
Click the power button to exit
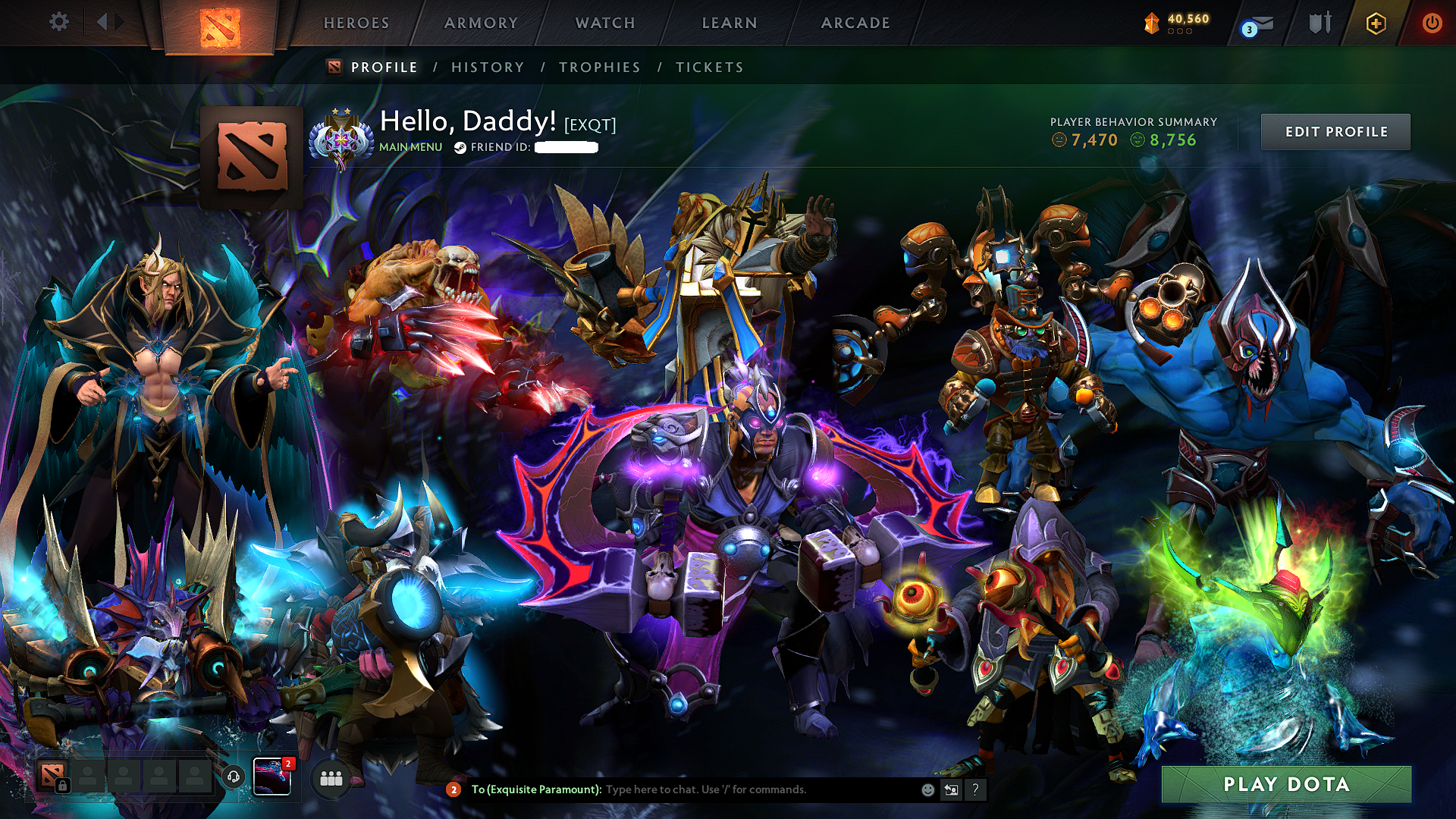click(x=1432, y=23)
